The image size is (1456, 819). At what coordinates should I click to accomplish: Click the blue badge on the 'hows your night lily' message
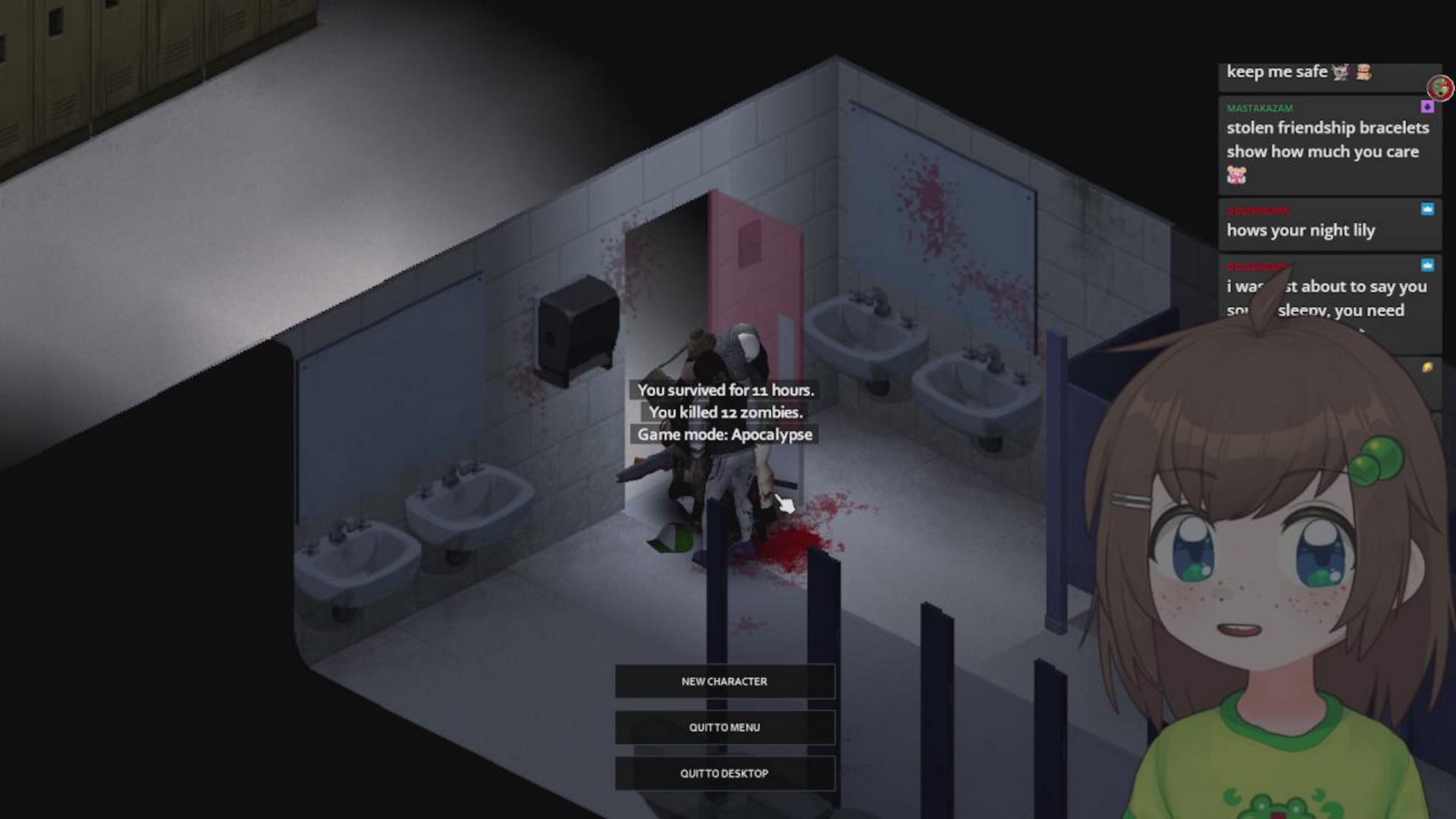click(x=1427, y=209)
